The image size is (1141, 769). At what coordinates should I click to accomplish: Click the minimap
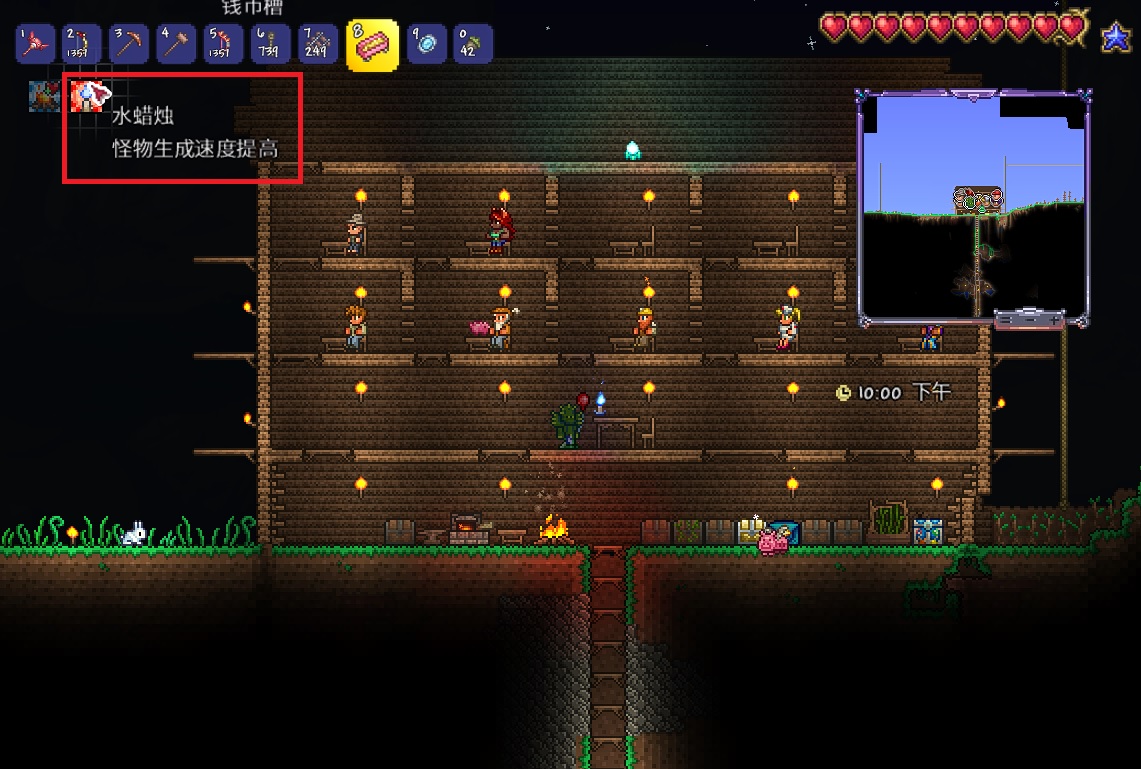[x=973, y=205]
